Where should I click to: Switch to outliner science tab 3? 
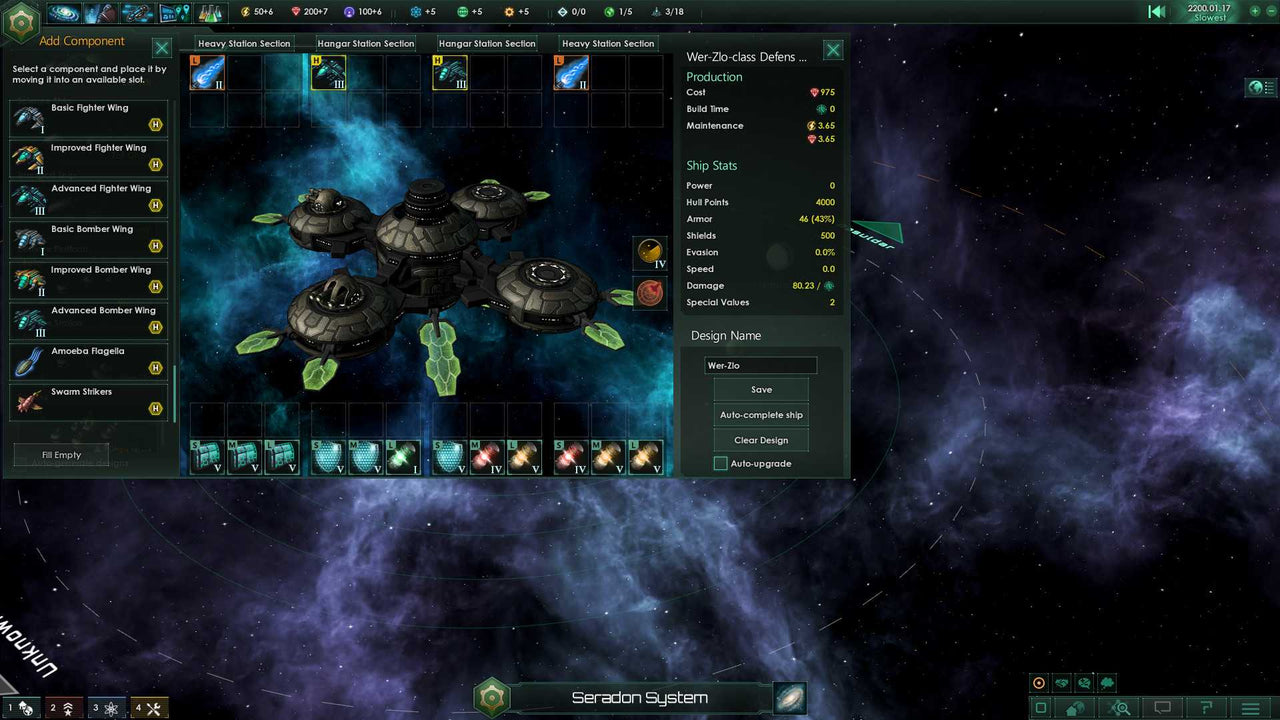coord(107,706)
